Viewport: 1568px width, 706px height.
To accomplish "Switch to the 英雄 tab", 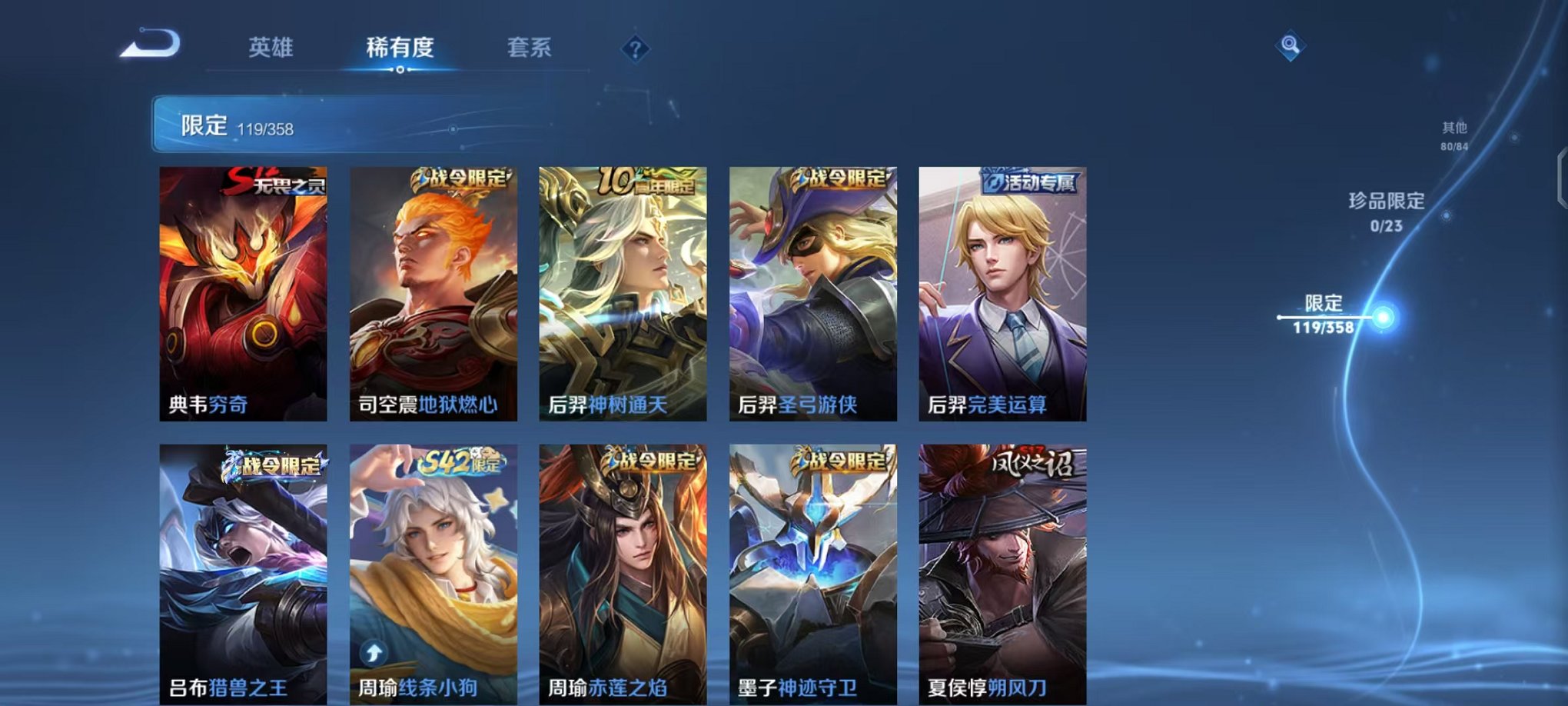I will (273, 48).
